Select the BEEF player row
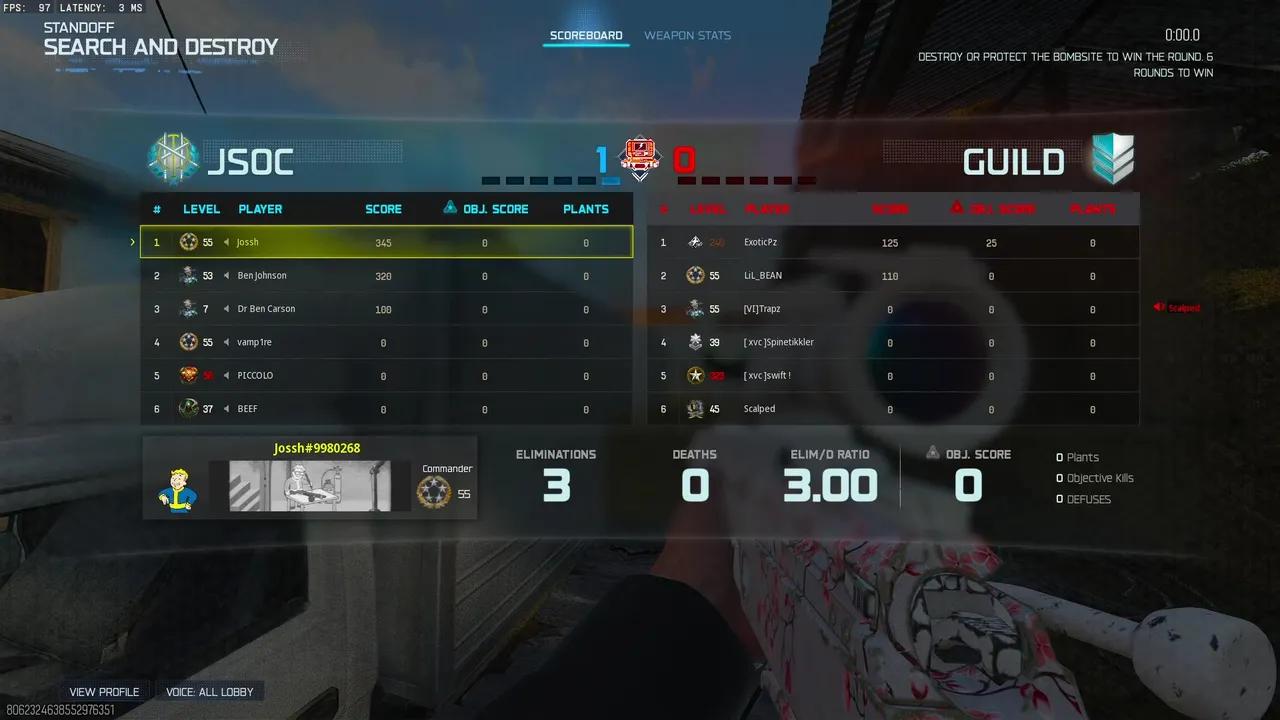Viewport: 1280px width, 720px height. pos(386,409)
